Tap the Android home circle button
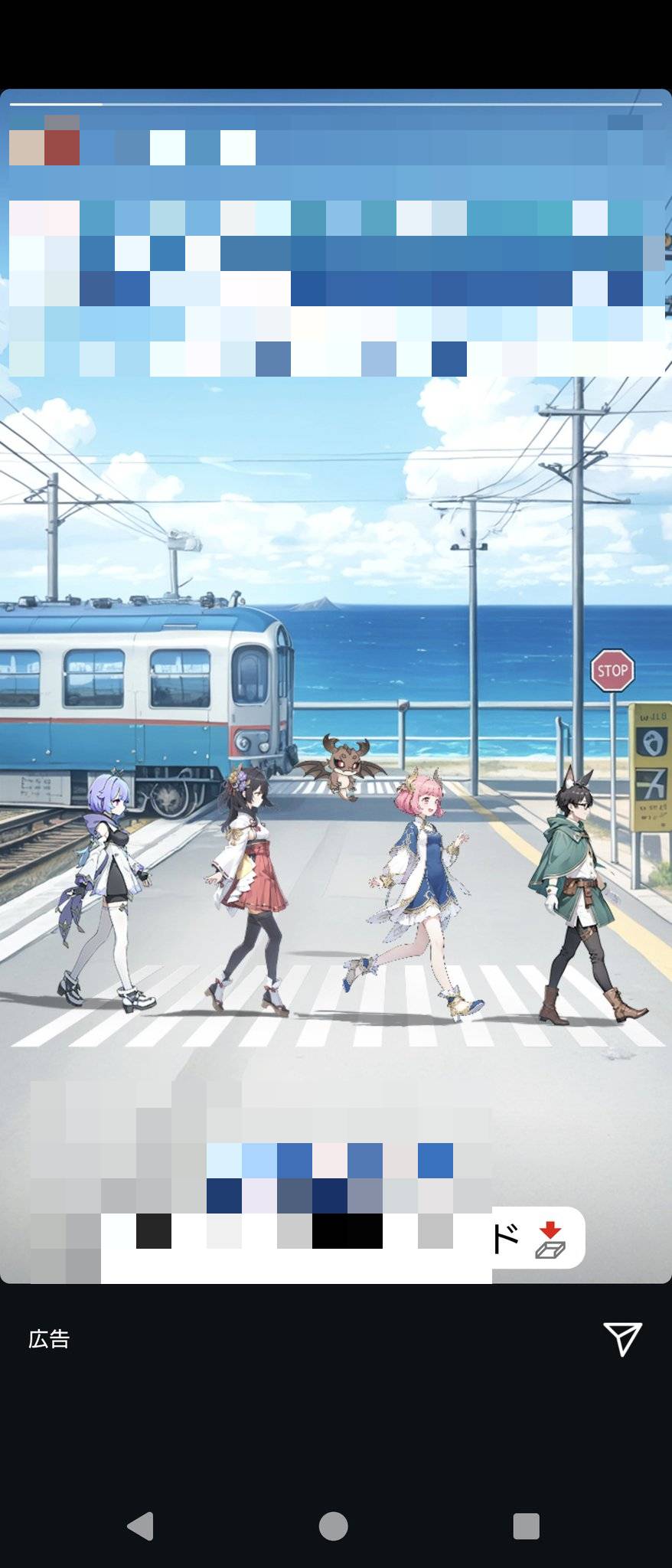The image size is (672, 1568). [x=334, y=1526]
